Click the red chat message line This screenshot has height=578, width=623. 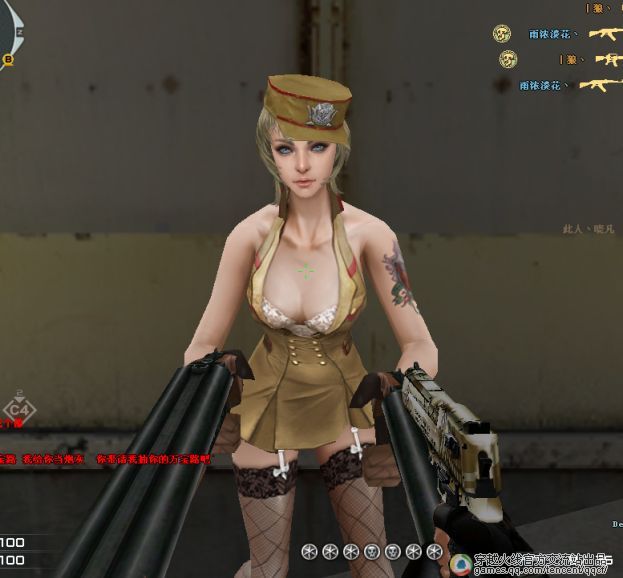click(x=105, y=459)
